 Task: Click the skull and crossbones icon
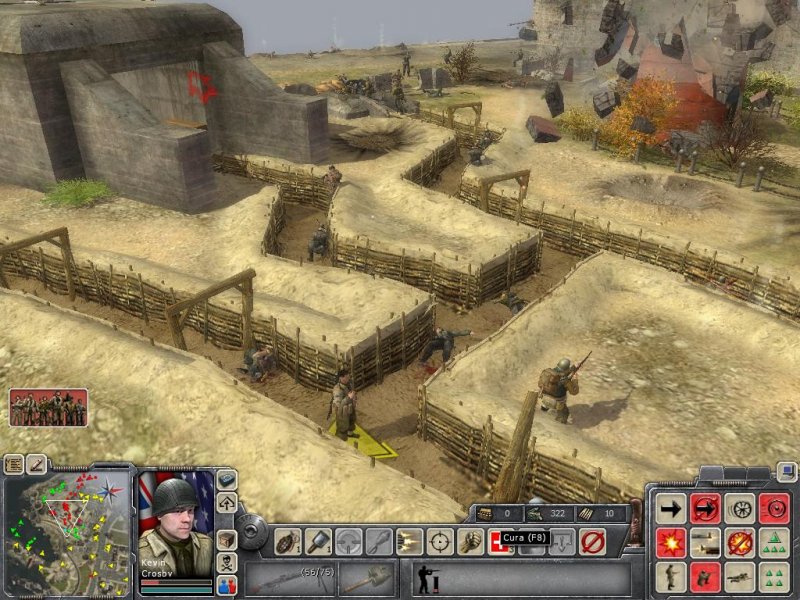click(227, 563)
